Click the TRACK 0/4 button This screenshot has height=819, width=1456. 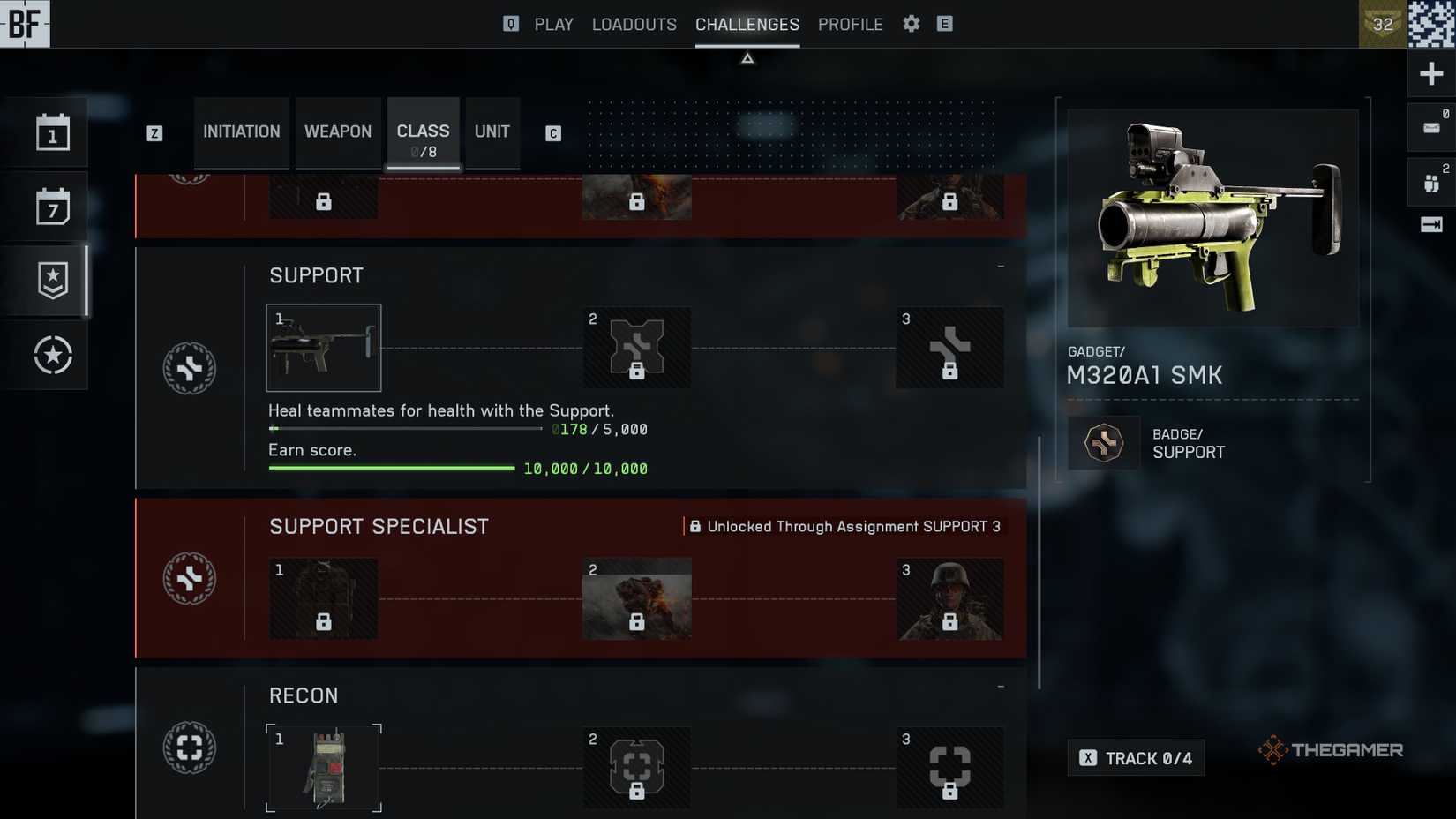(x=1136, y=757)
